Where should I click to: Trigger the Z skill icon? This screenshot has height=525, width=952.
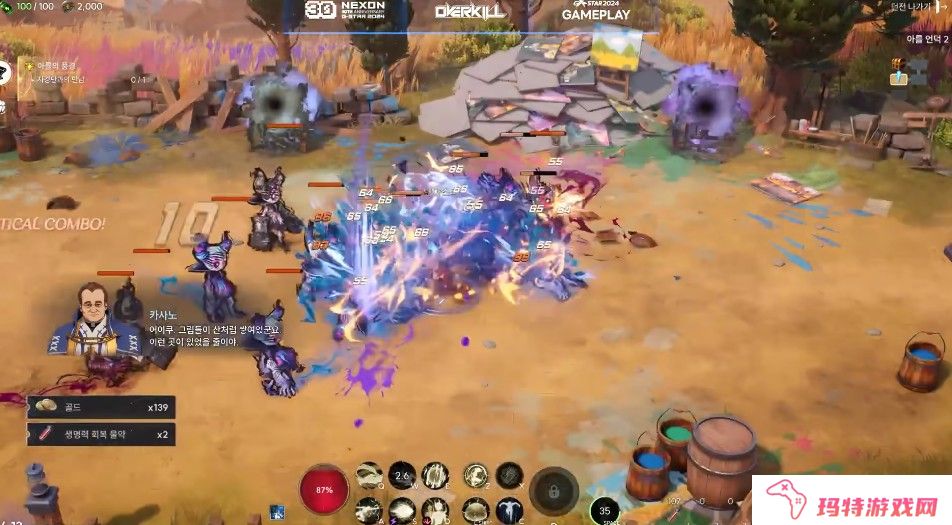click(476, 475)
